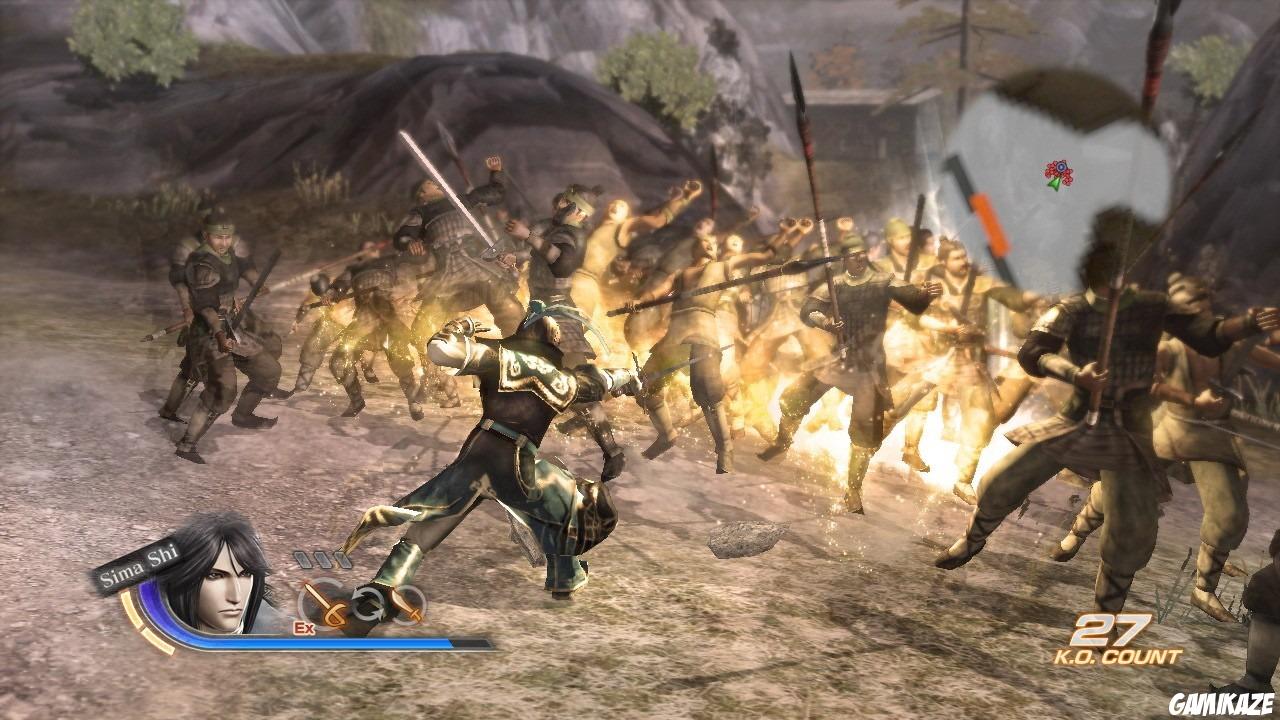Click the third Musou bar segment icon
This screenshot has width=1280, height=720.
point(342,559)
